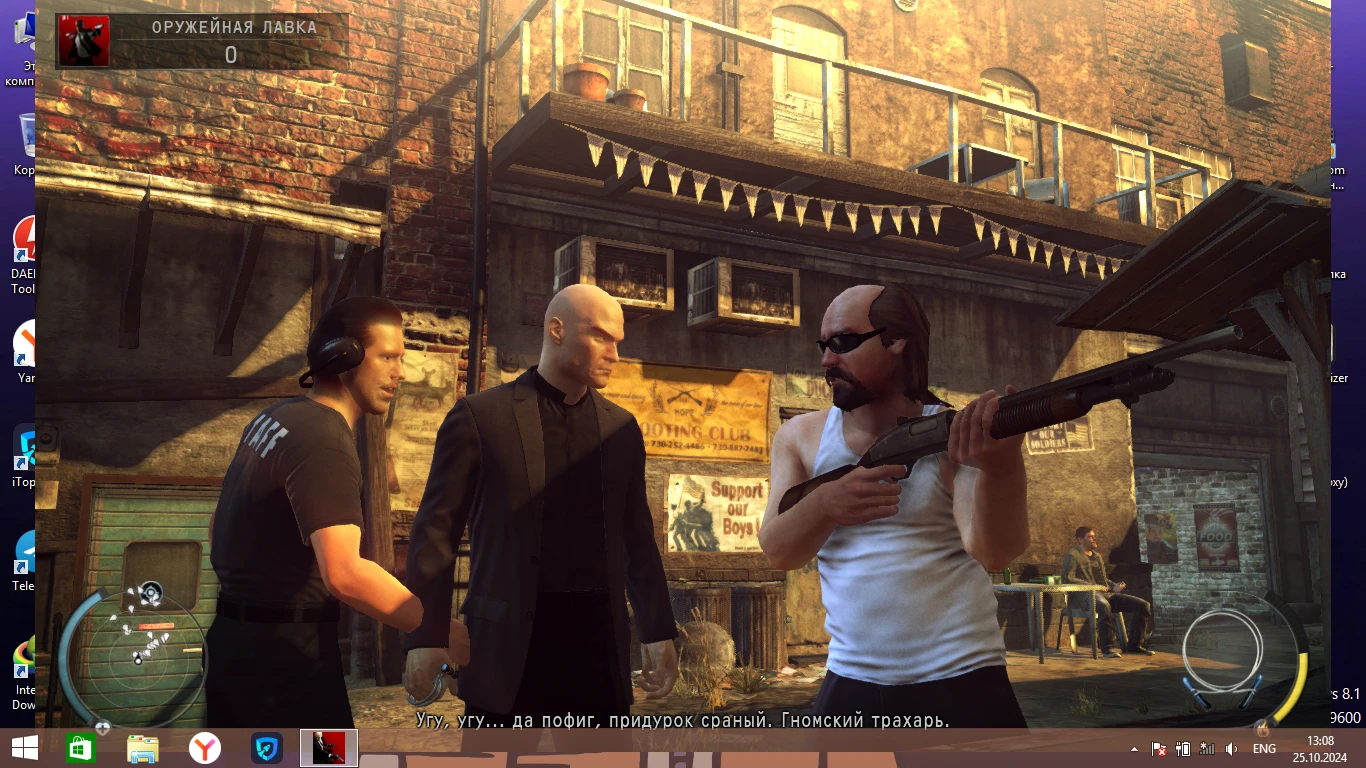Click the network signal icon in the tray
1366x768 pixels.
point(1207,748)
